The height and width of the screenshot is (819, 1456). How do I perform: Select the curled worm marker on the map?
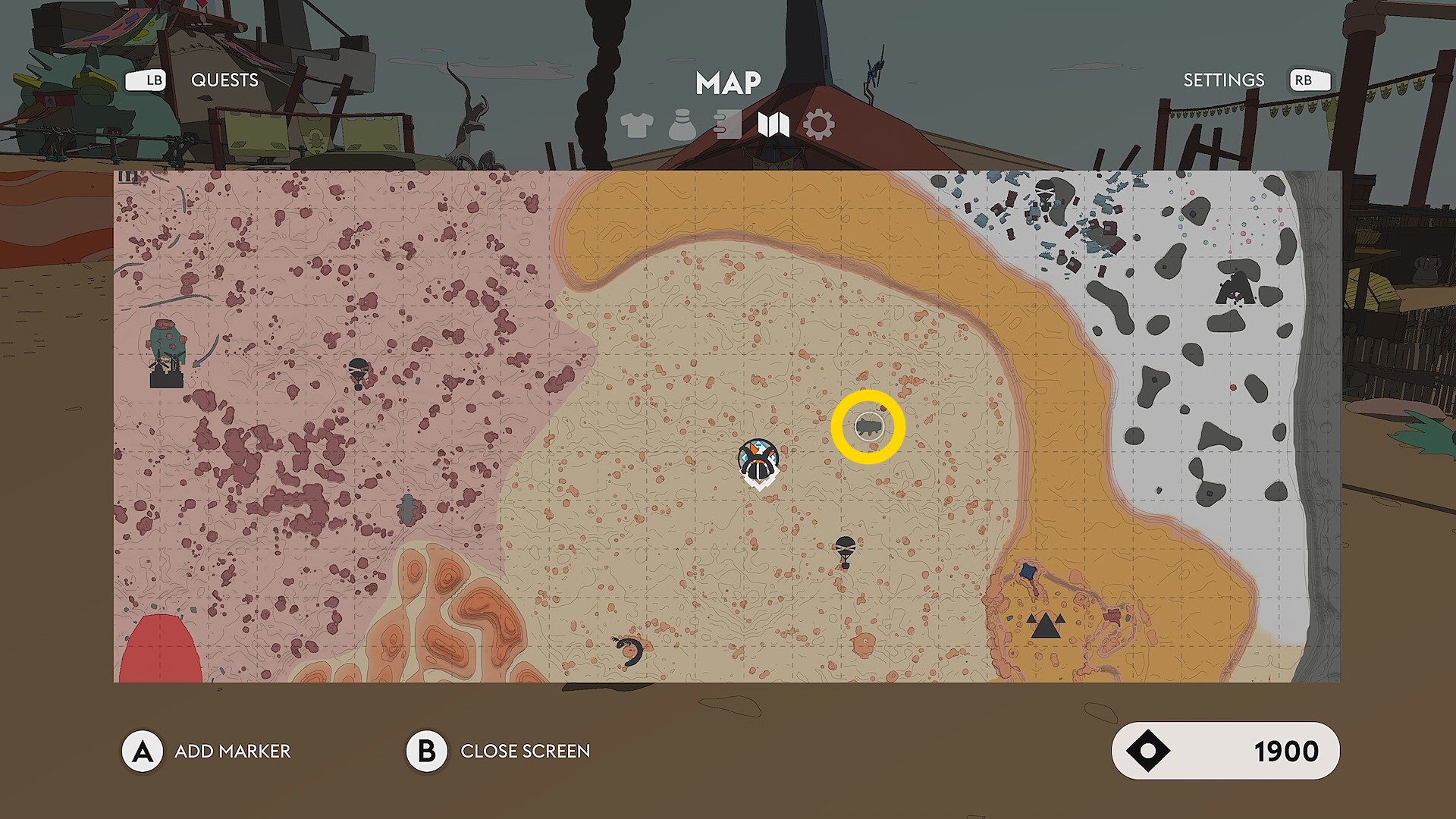point(629,651)
